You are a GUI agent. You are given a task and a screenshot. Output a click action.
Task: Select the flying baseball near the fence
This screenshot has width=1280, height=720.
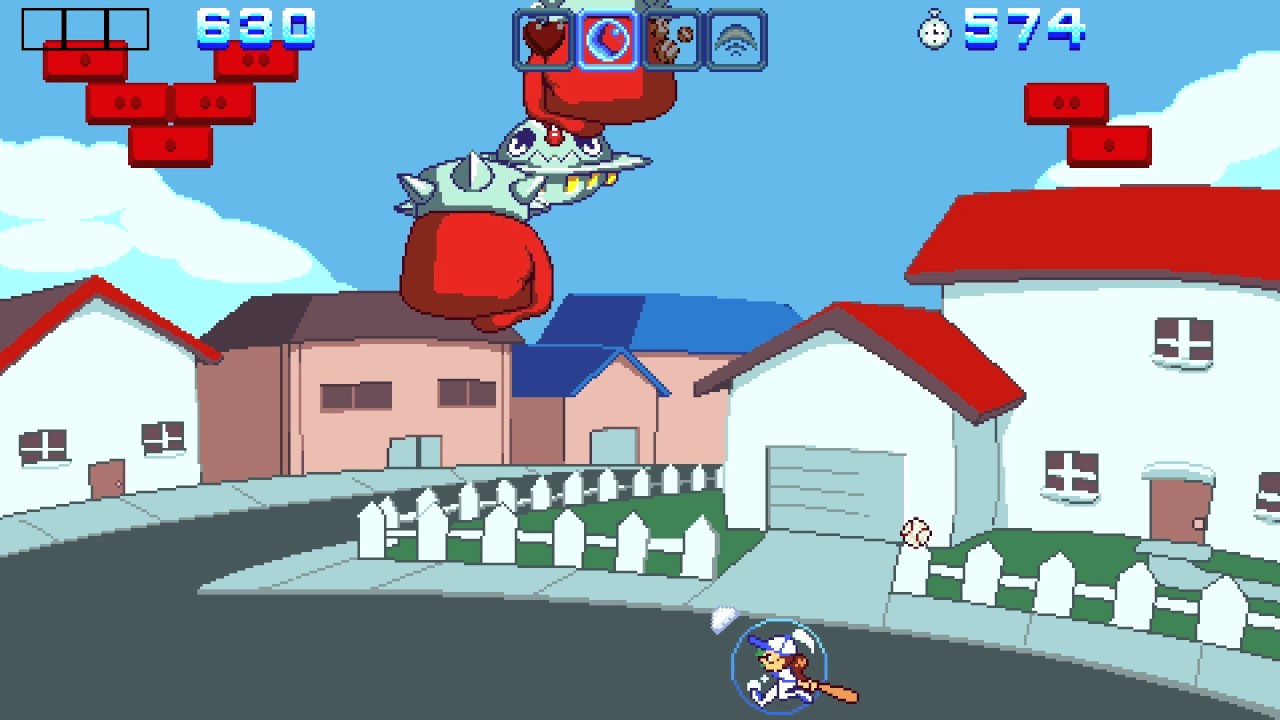(916, 530)
